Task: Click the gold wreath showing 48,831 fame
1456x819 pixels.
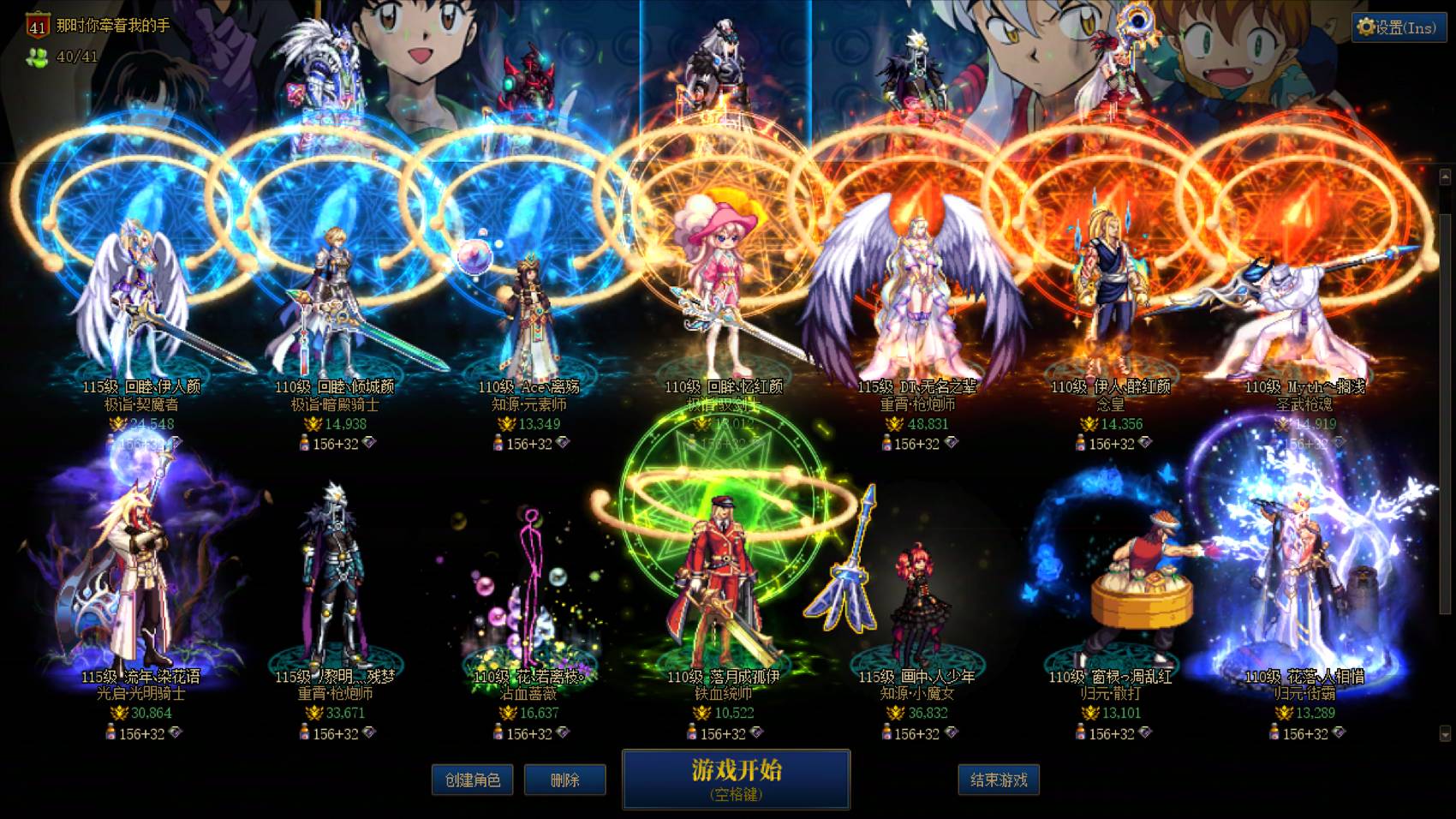Action: coord(892,422)
